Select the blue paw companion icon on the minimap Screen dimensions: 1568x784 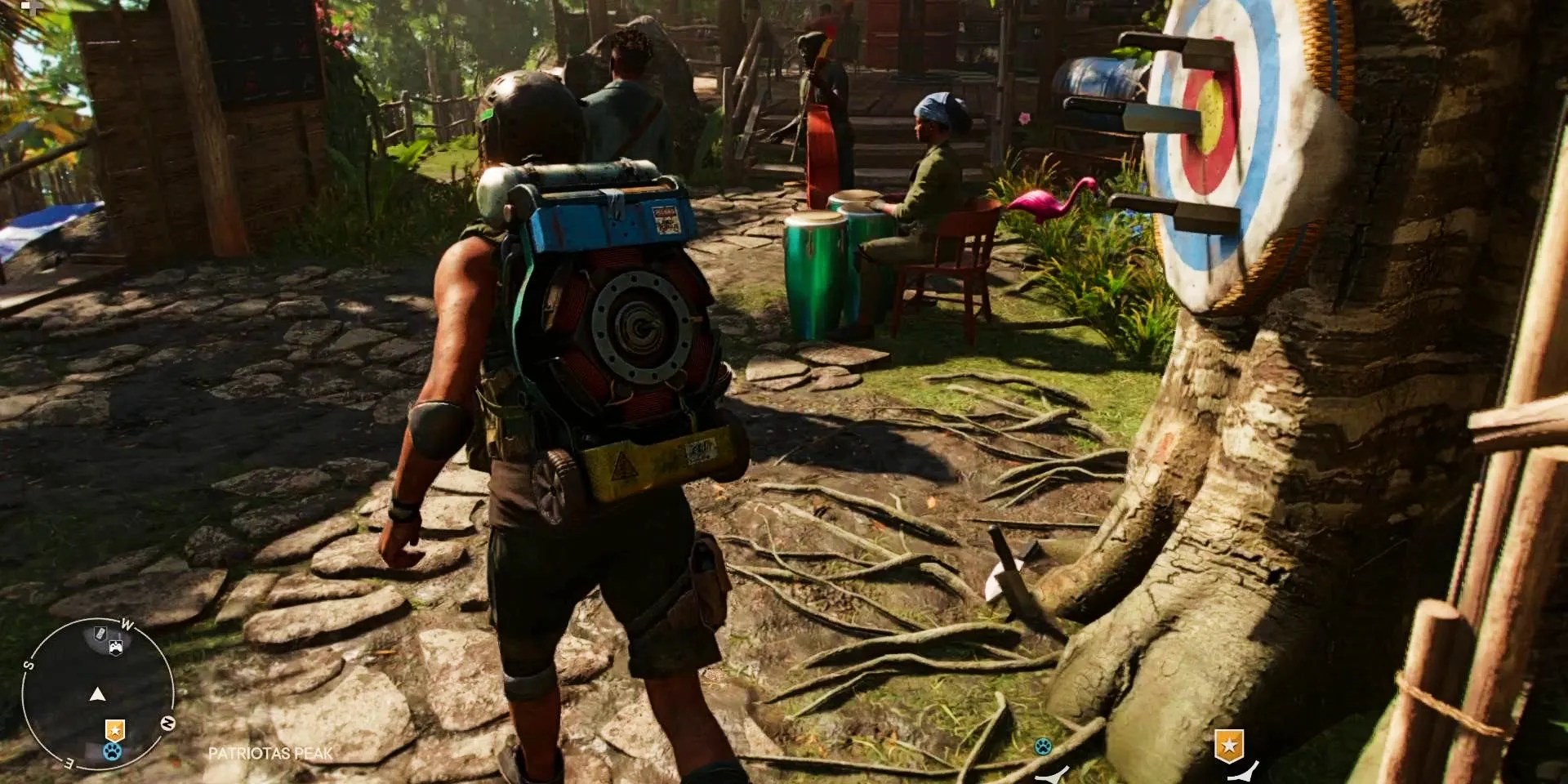[112, 751]
